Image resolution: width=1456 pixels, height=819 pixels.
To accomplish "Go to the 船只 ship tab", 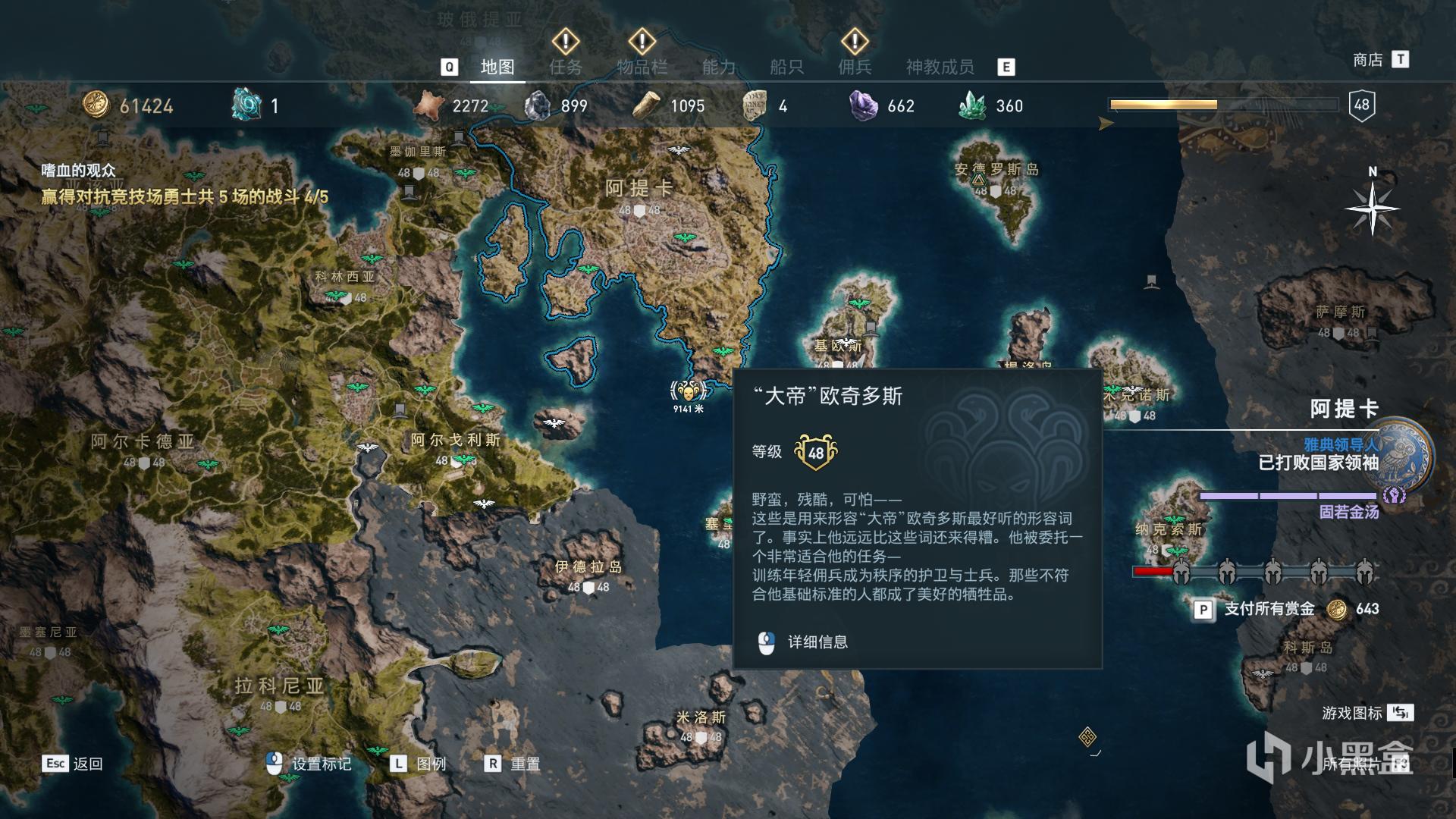I will (x=786, y=67).
